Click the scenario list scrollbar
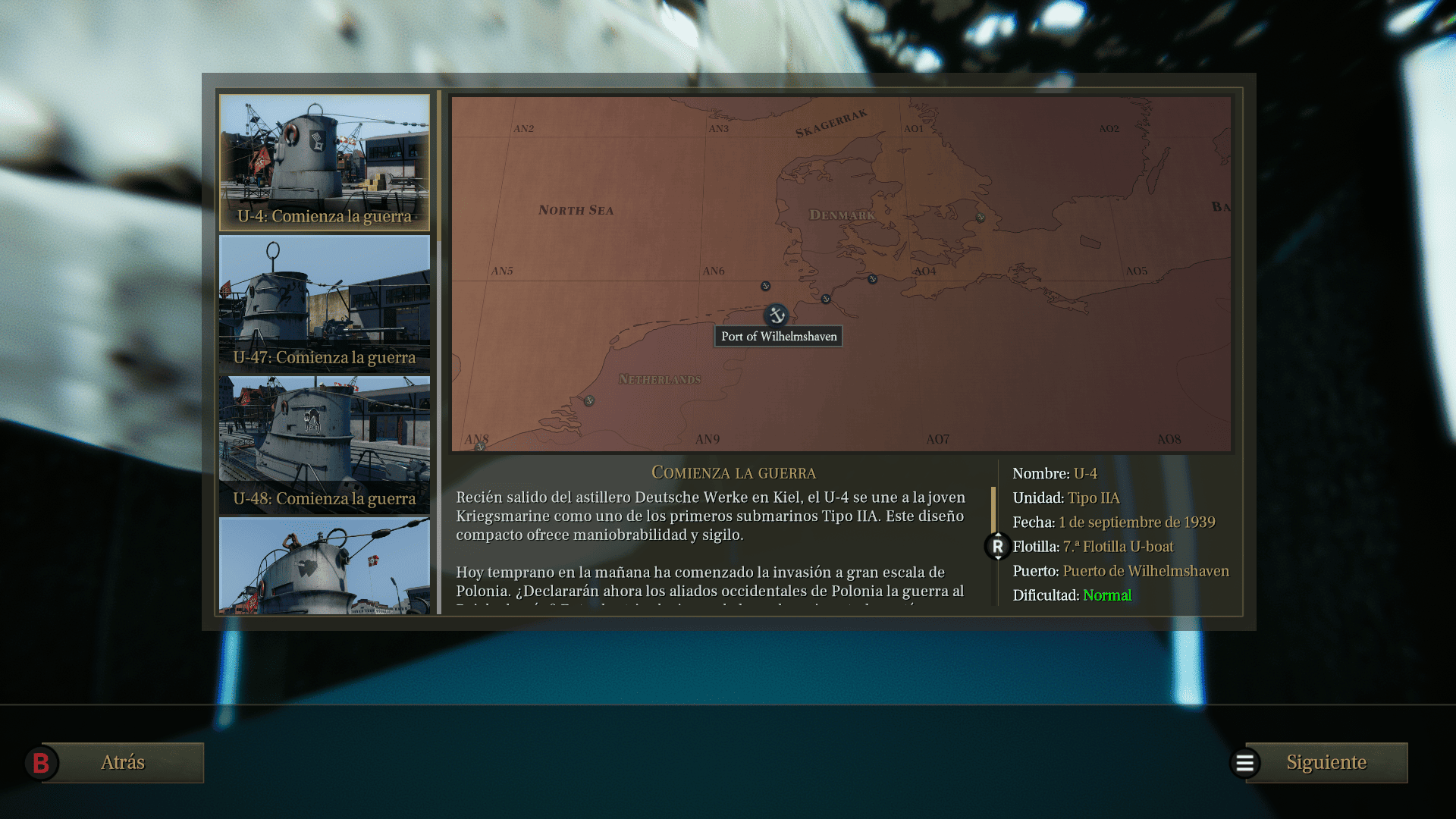This screenshot has width=1456, height=819. [439, 167]
